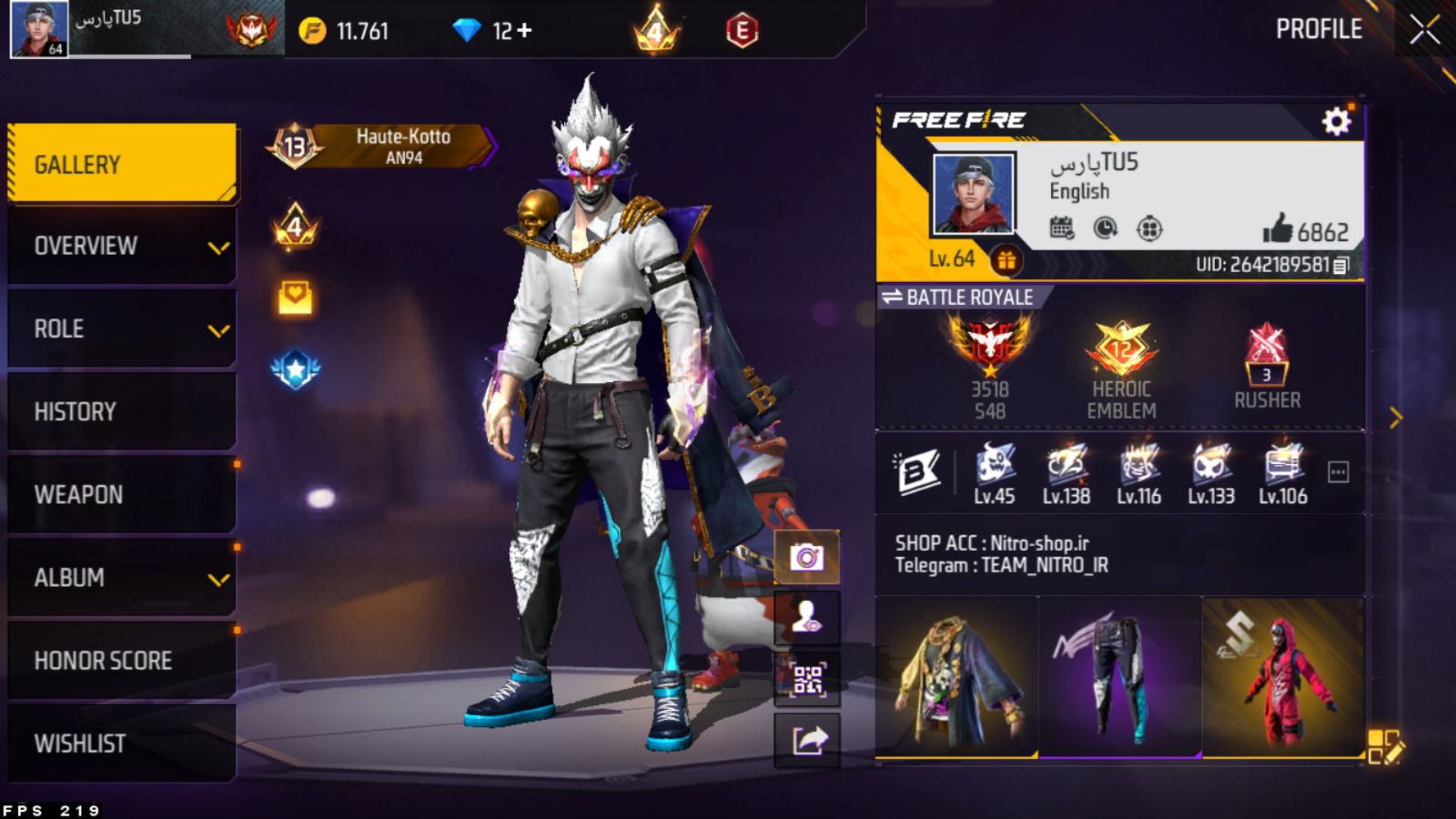1456x819 pixels.
Task: Select the red hooded outfit thumbnail
Action: pyautogui.click(x=1282, y=677)
